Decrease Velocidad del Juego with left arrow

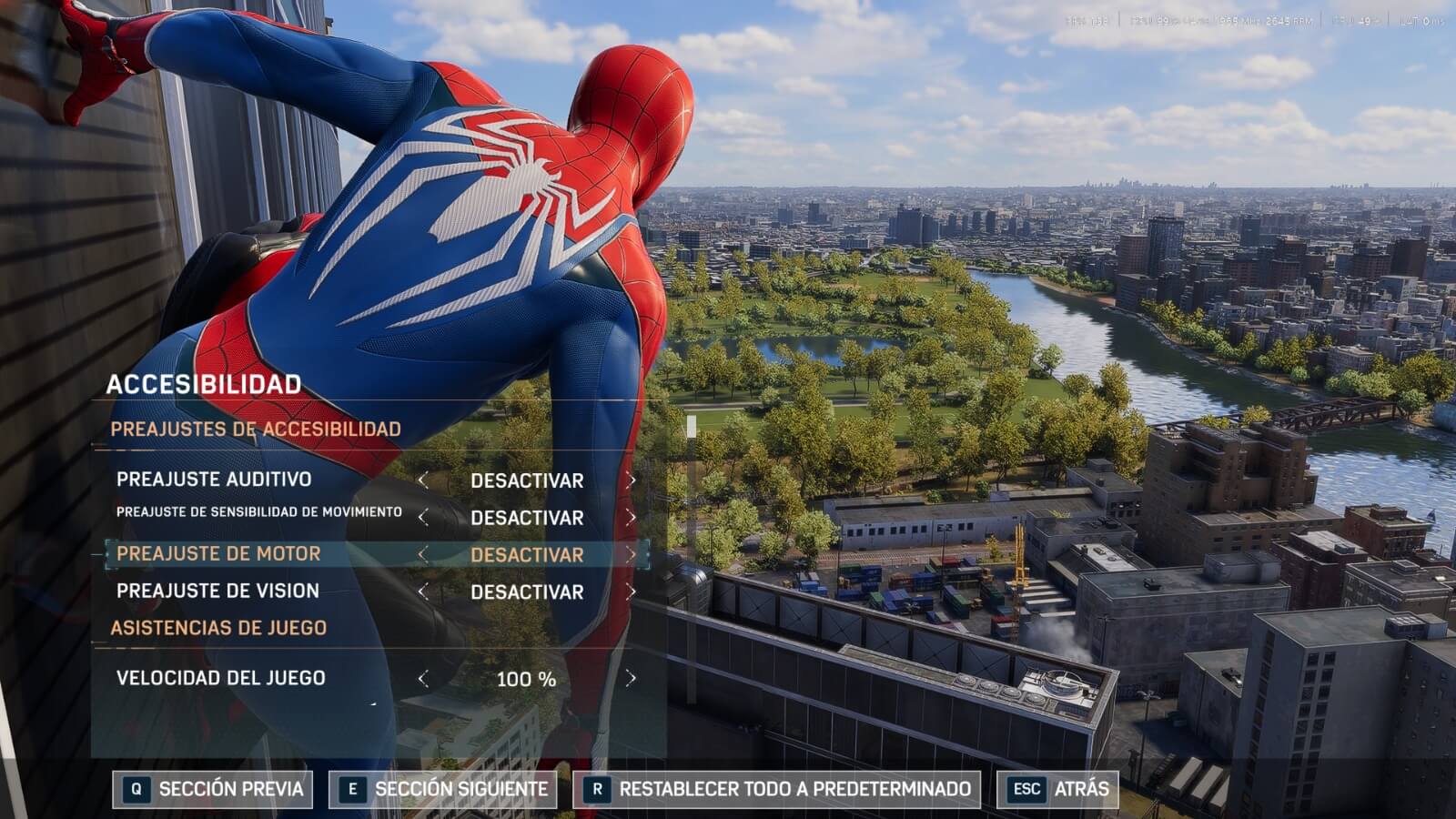point(423,678)
